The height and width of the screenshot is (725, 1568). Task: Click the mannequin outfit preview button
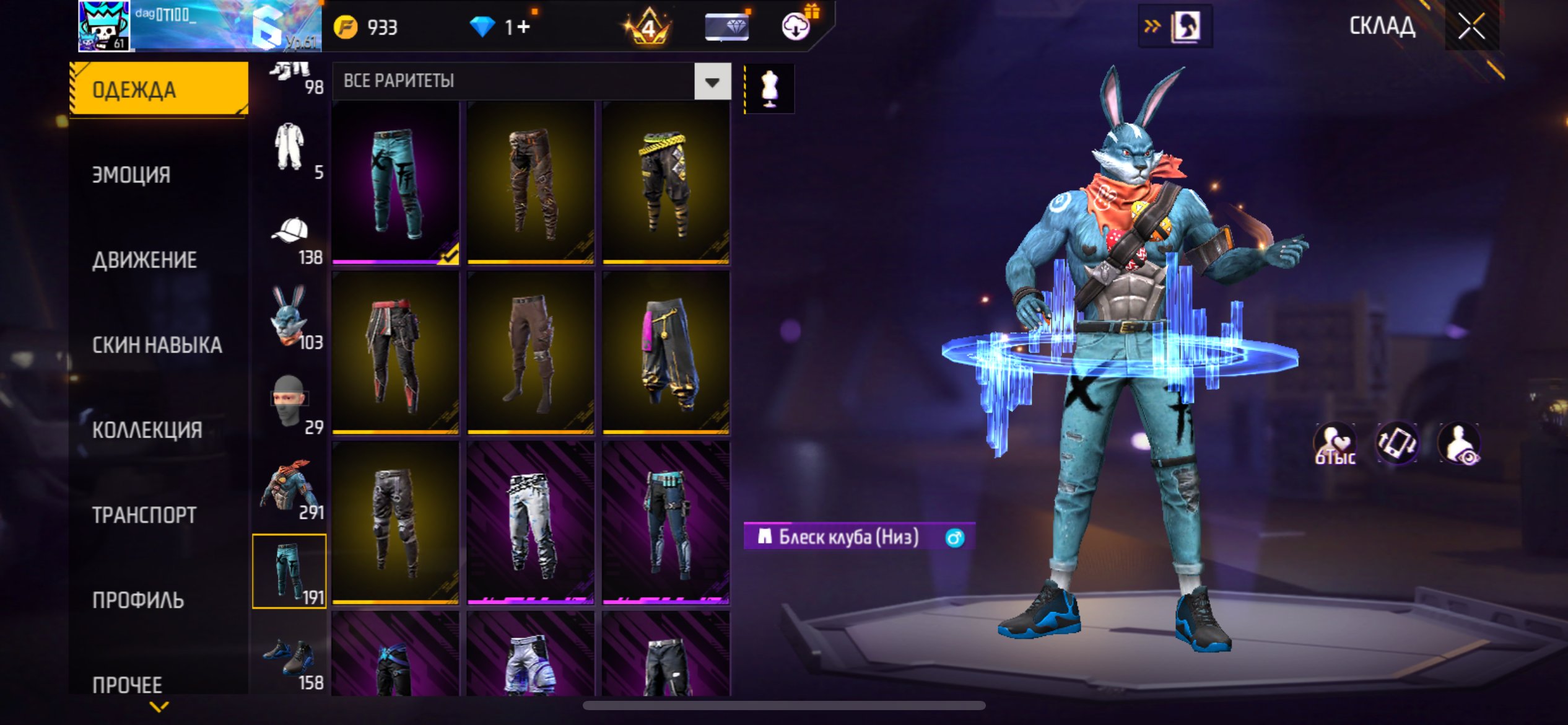tap(769, 89)
